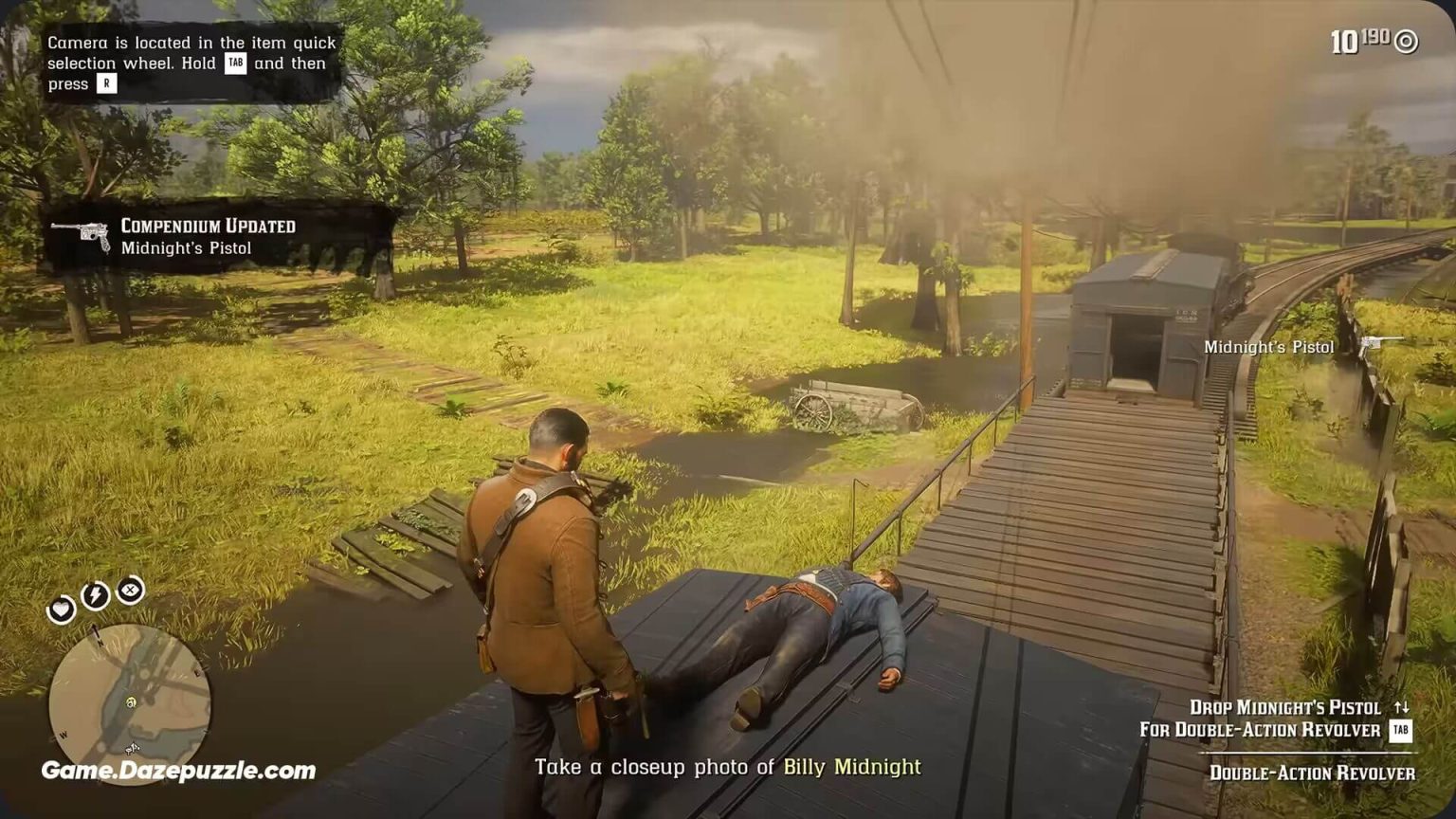1456x819 pixels.
Task: Click the Drop Midnight's Pistol prompt
Action: click(1284, 707)
